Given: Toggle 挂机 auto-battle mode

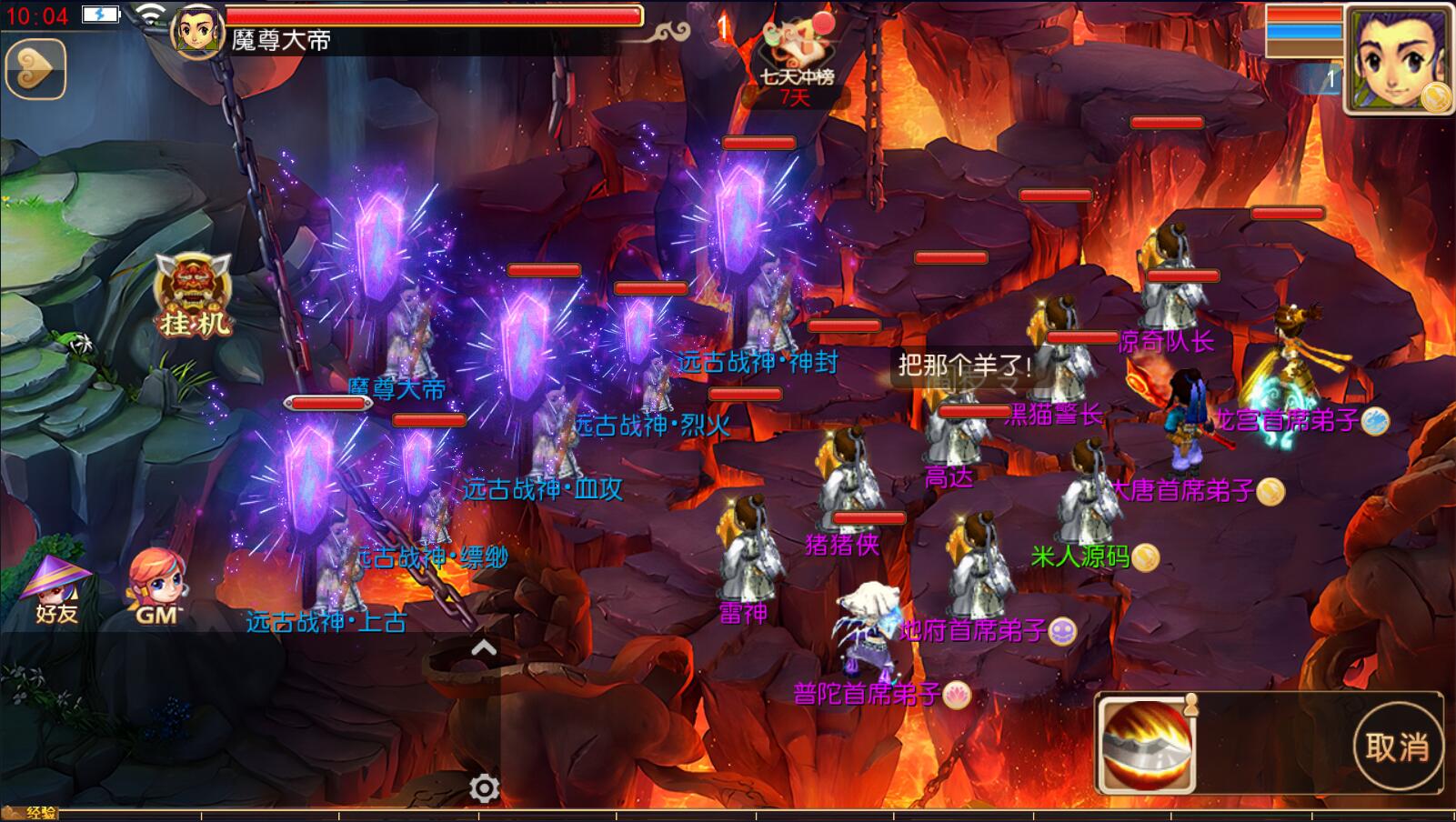Looking at the screenshot, I should [x=193, y=296].
